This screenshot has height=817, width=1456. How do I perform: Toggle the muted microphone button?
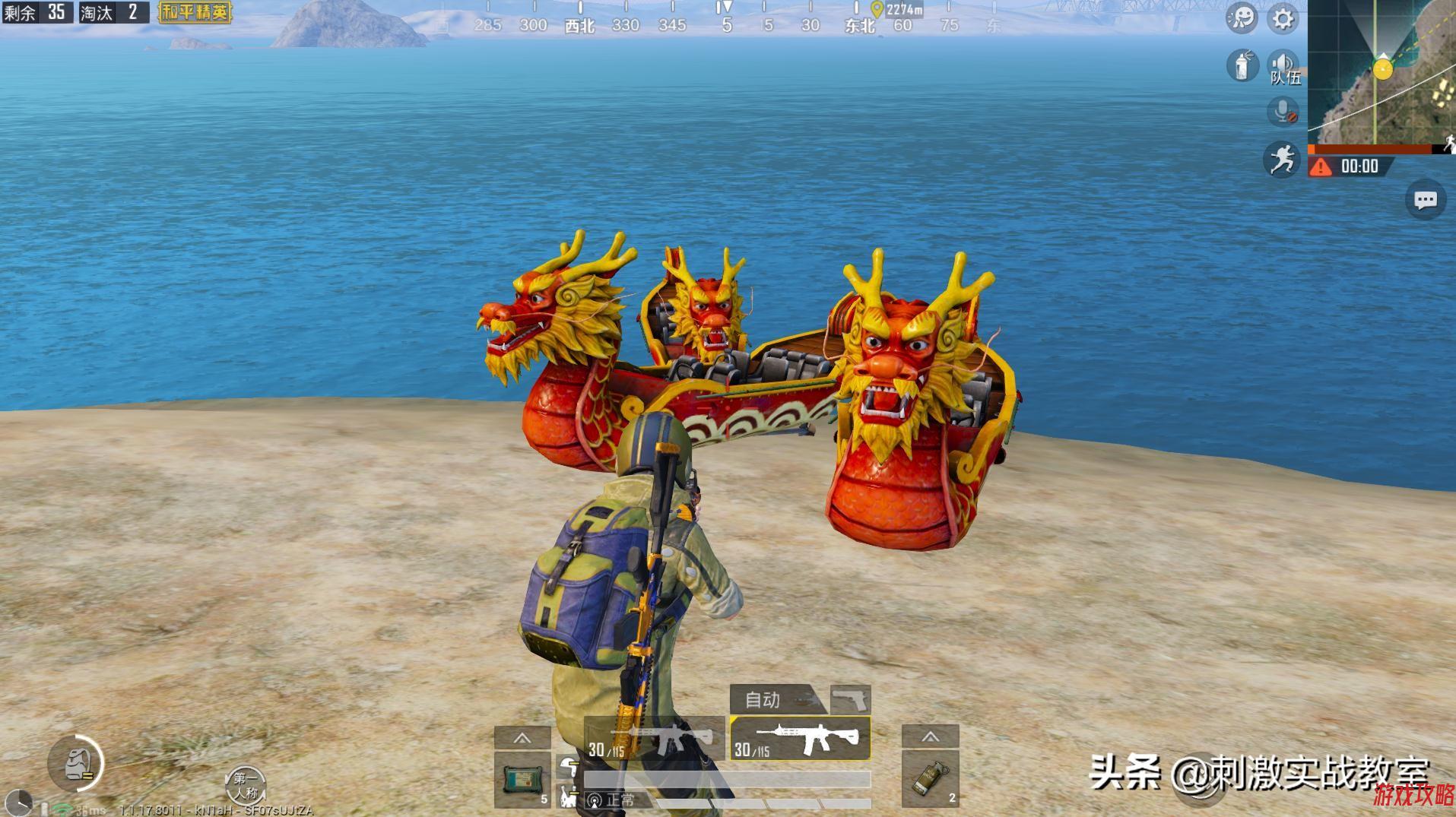1283,112
